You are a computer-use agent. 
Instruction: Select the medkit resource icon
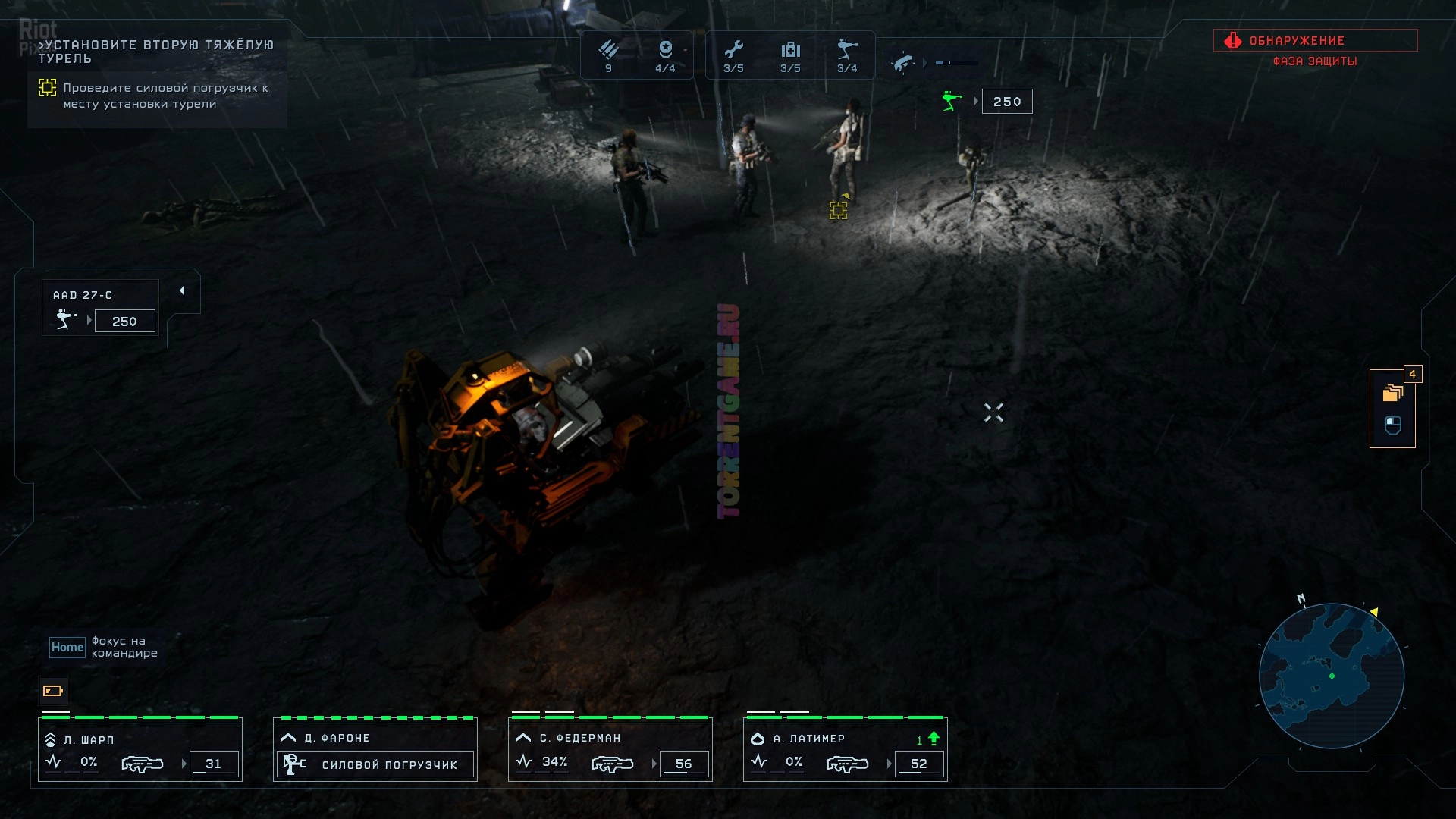[x=790, y=50]
